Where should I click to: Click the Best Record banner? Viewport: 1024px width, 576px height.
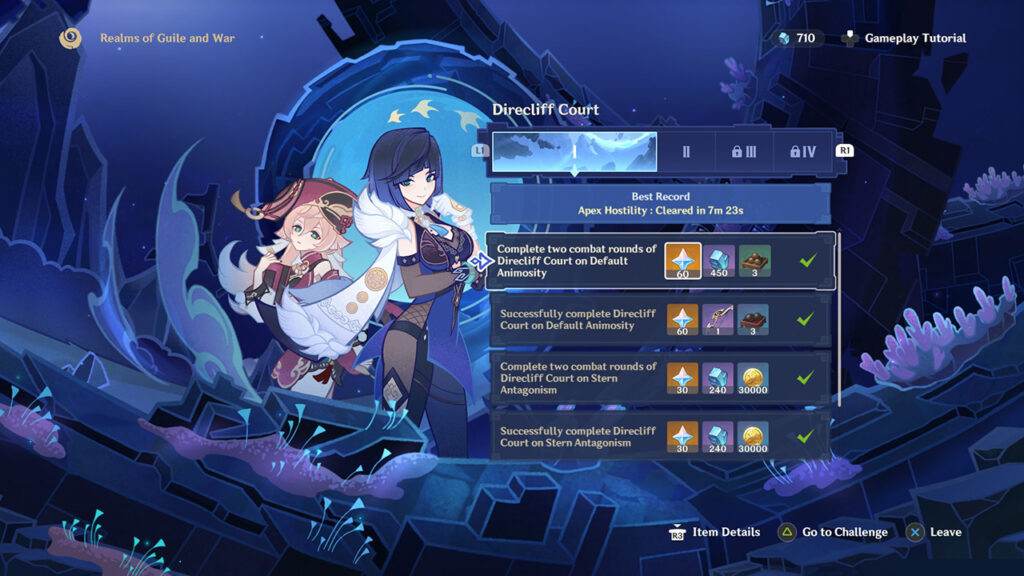click(x=660, y=204)
